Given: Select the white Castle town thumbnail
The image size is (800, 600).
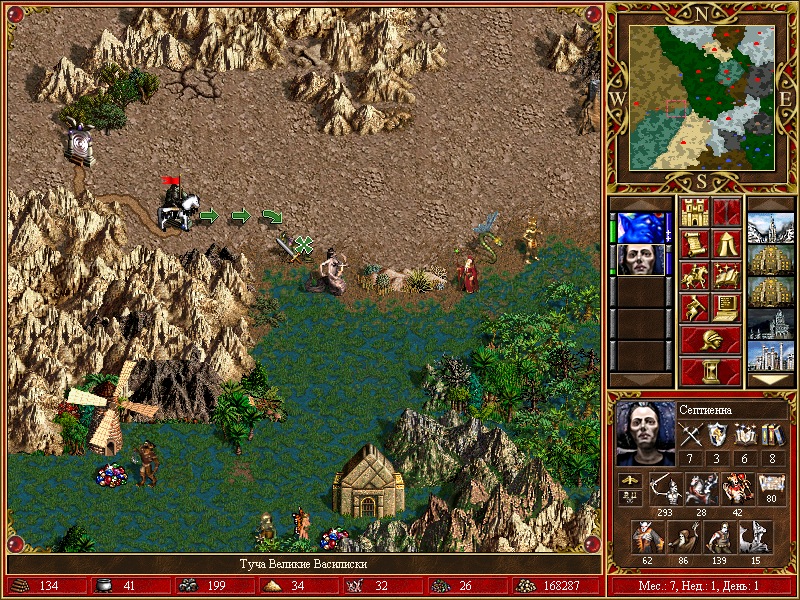Looking at the screenshot, I should pos(770,355).
